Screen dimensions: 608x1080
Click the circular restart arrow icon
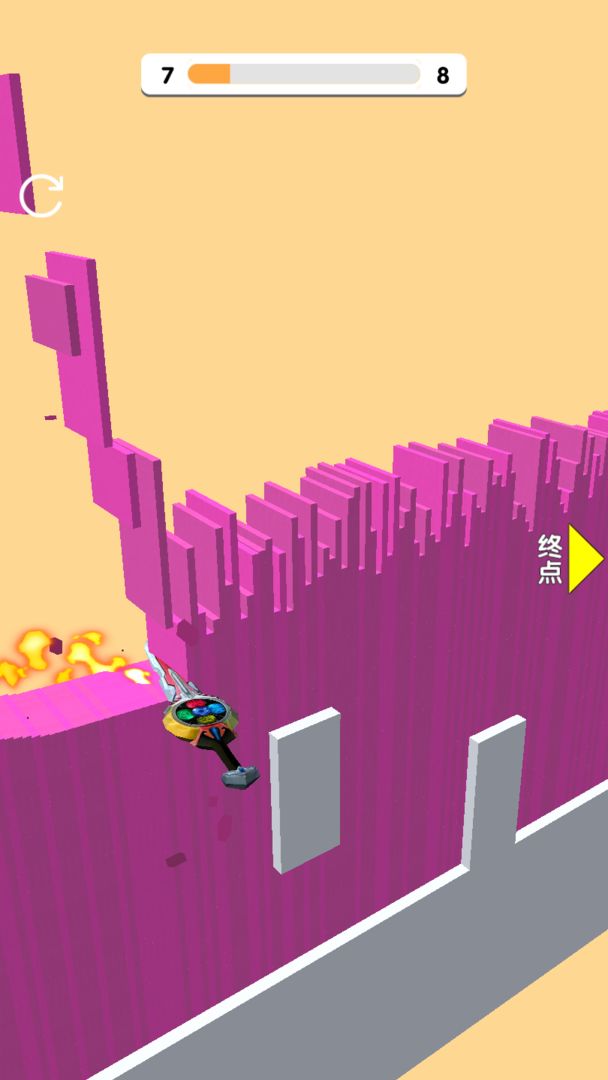coord(41,195)
